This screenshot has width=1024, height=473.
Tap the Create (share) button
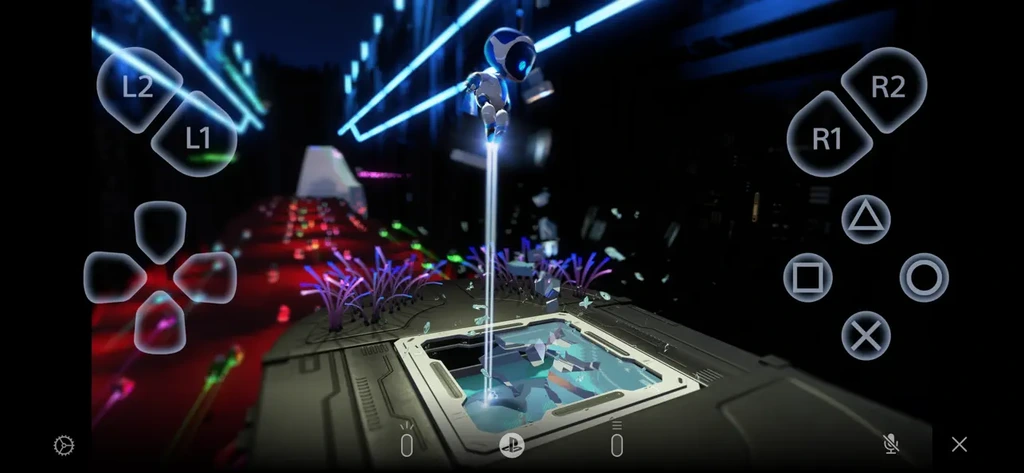pyautogui.click(x=407, y=444)
